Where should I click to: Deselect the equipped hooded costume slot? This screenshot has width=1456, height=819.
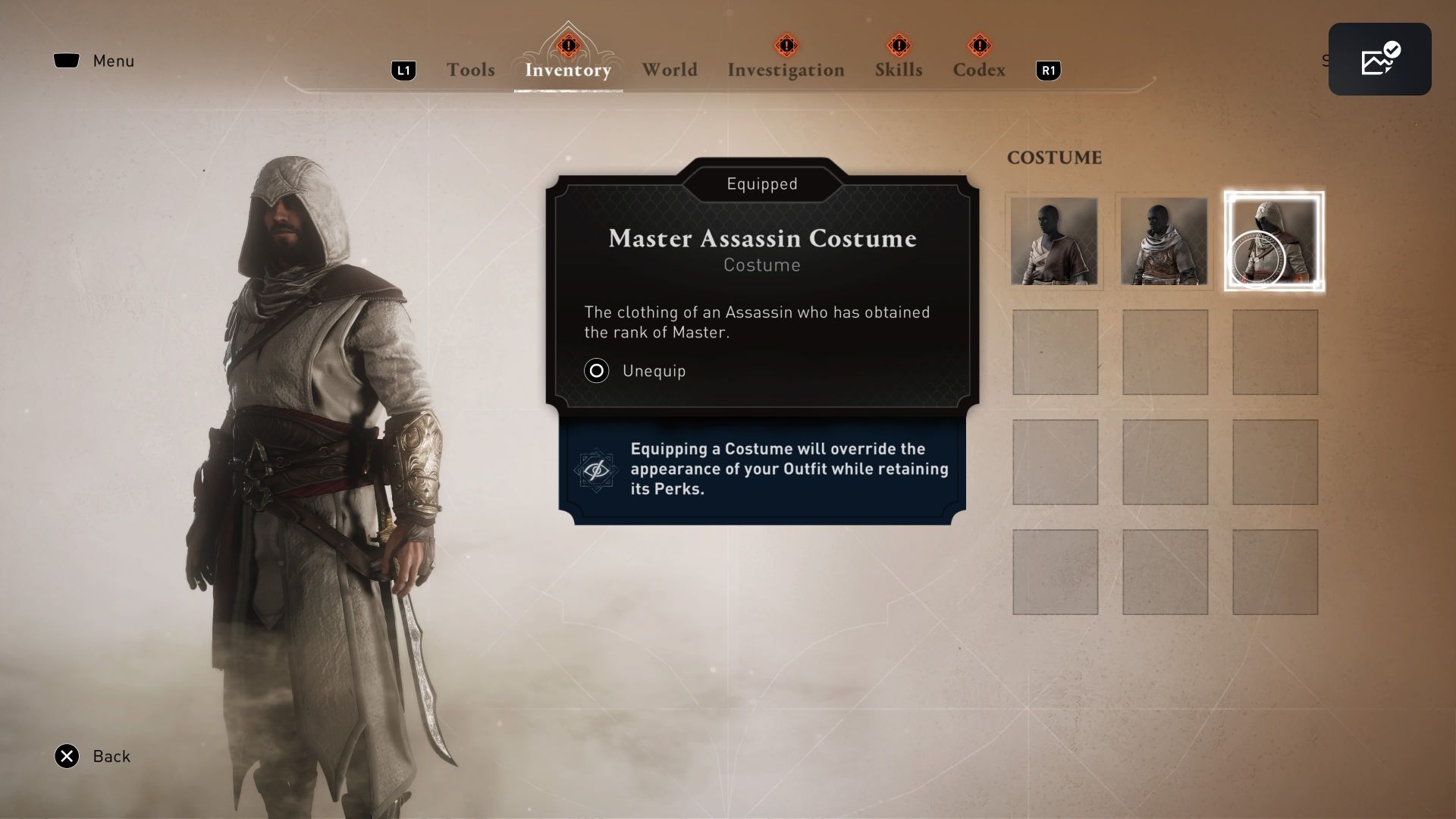tap(1273, 241)
